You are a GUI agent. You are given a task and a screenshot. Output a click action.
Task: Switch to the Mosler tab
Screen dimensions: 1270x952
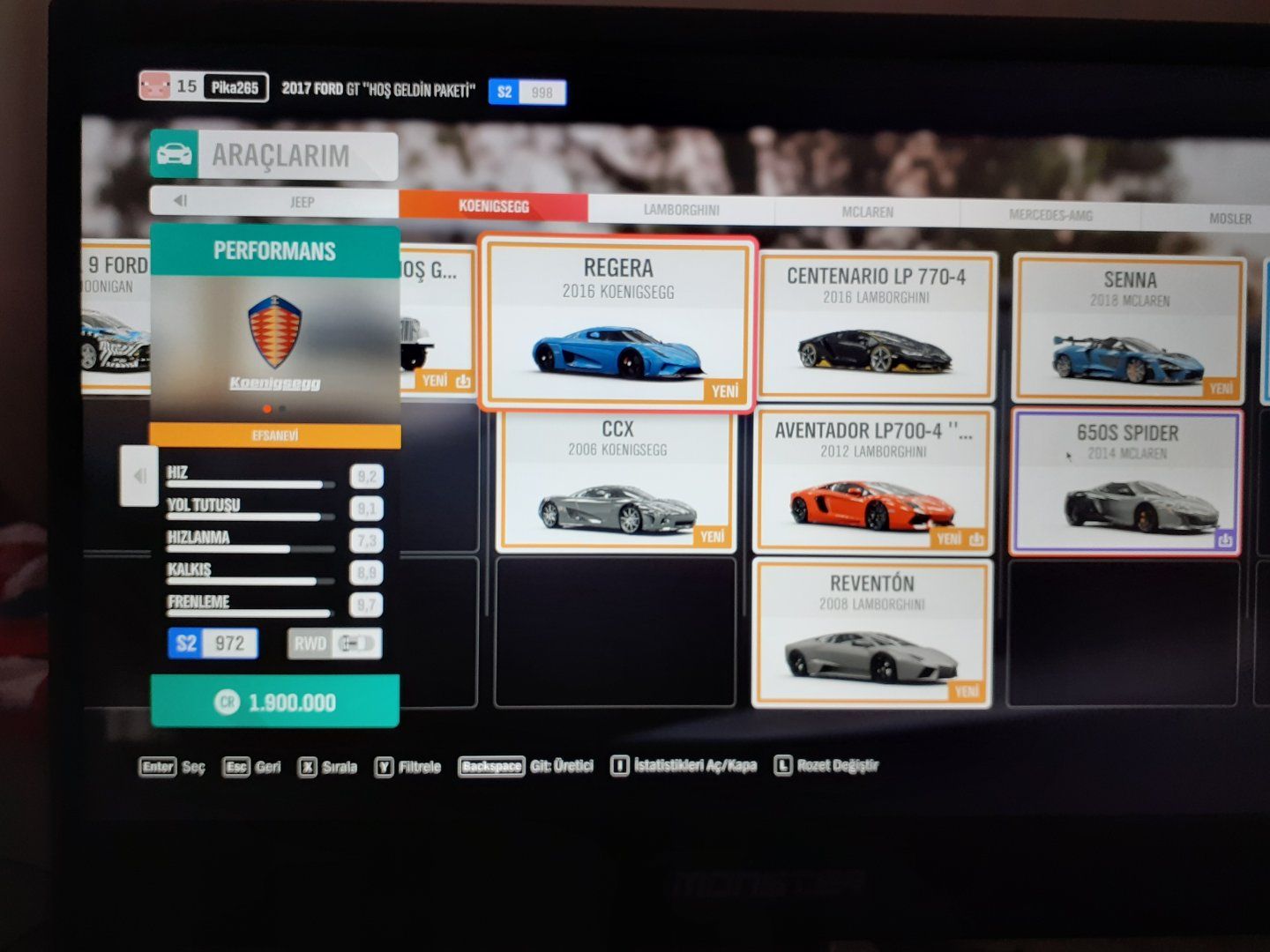tap(1229, 219)
